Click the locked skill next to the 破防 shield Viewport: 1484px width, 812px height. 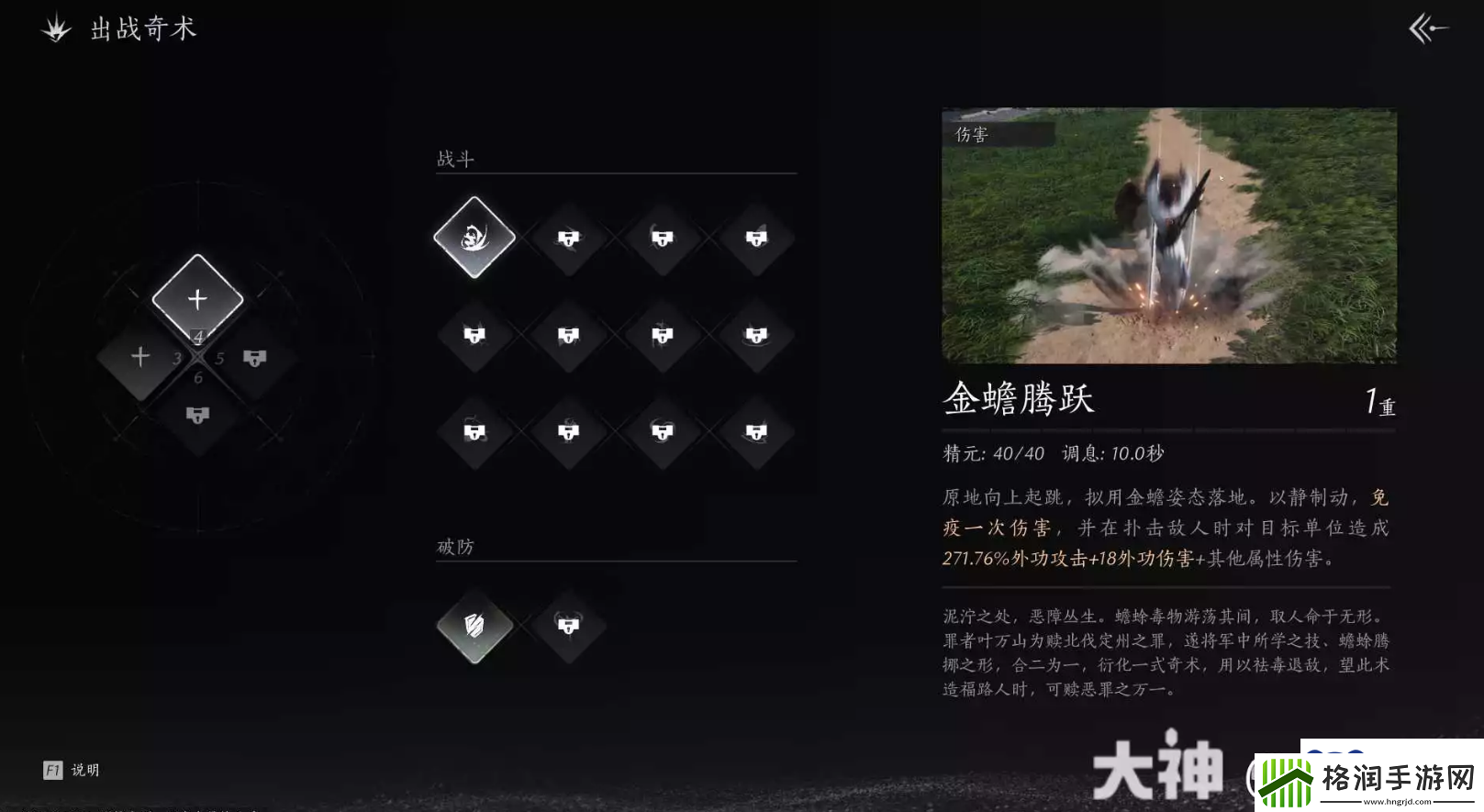coord(568,627)
